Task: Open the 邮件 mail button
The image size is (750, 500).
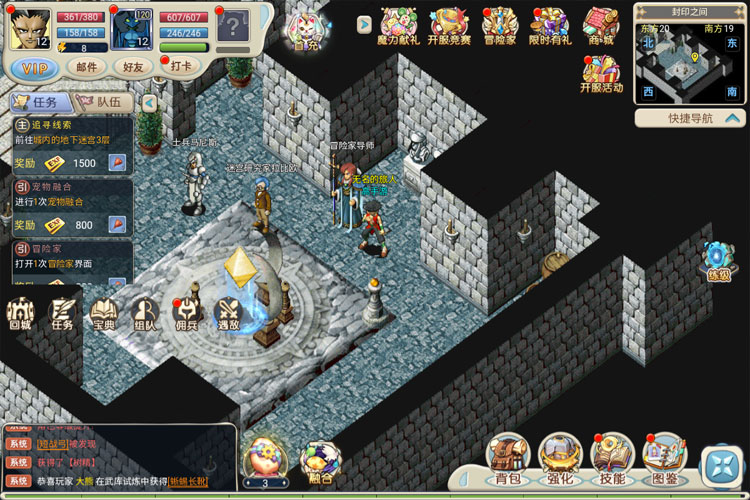Action: pyautogui.click(x=86, y=67)
